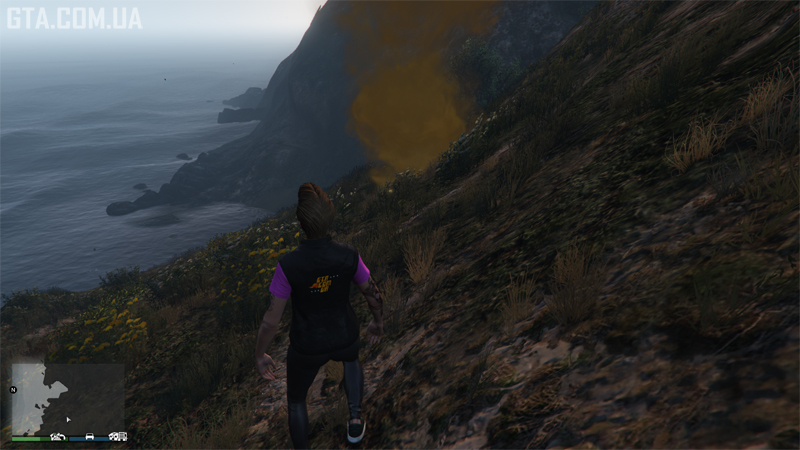Open the GTA.COM.UA watermark link
This screenshot has height=450, width=800.
(74, 18)
